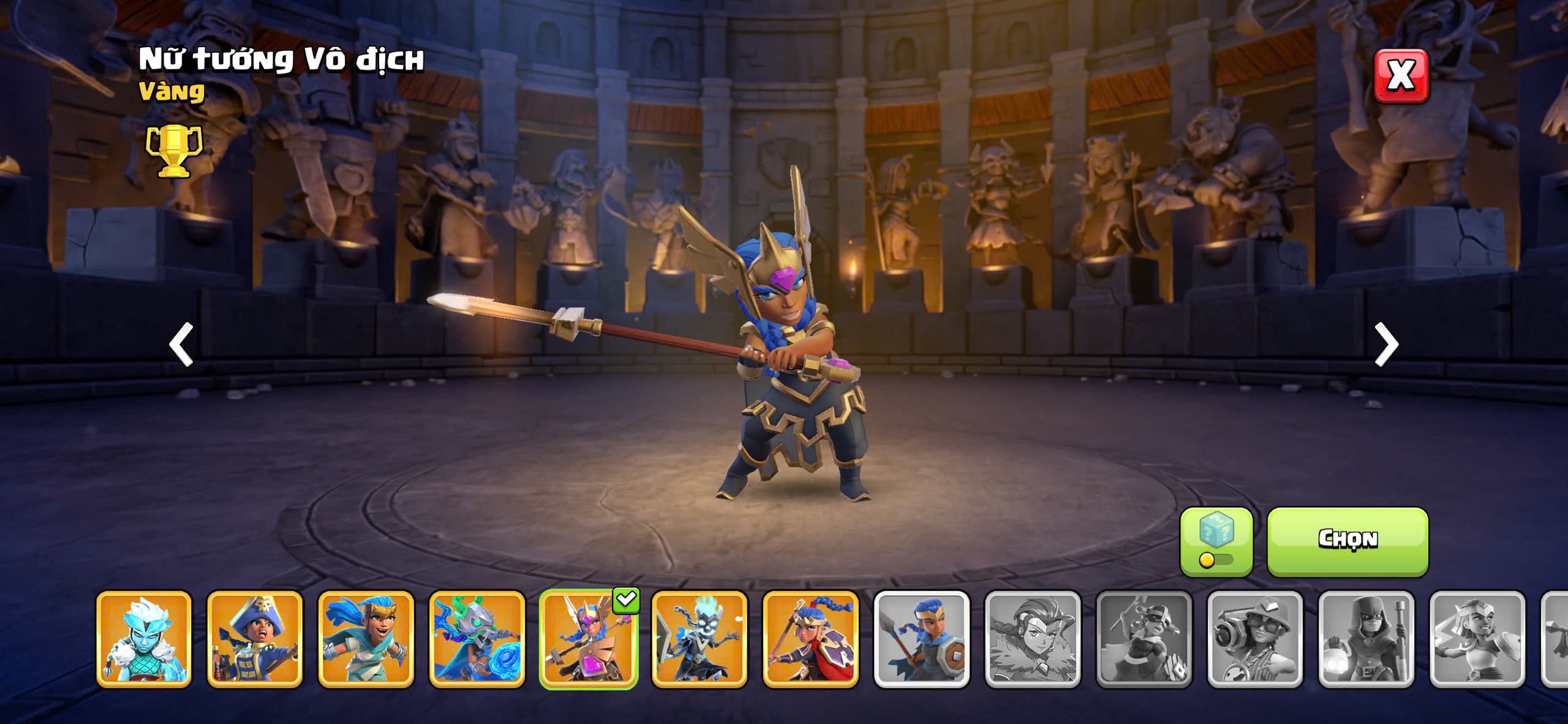The image size is (1568, 724).
Task: Choose the ghostly skull champion skin
Action: 699,638
